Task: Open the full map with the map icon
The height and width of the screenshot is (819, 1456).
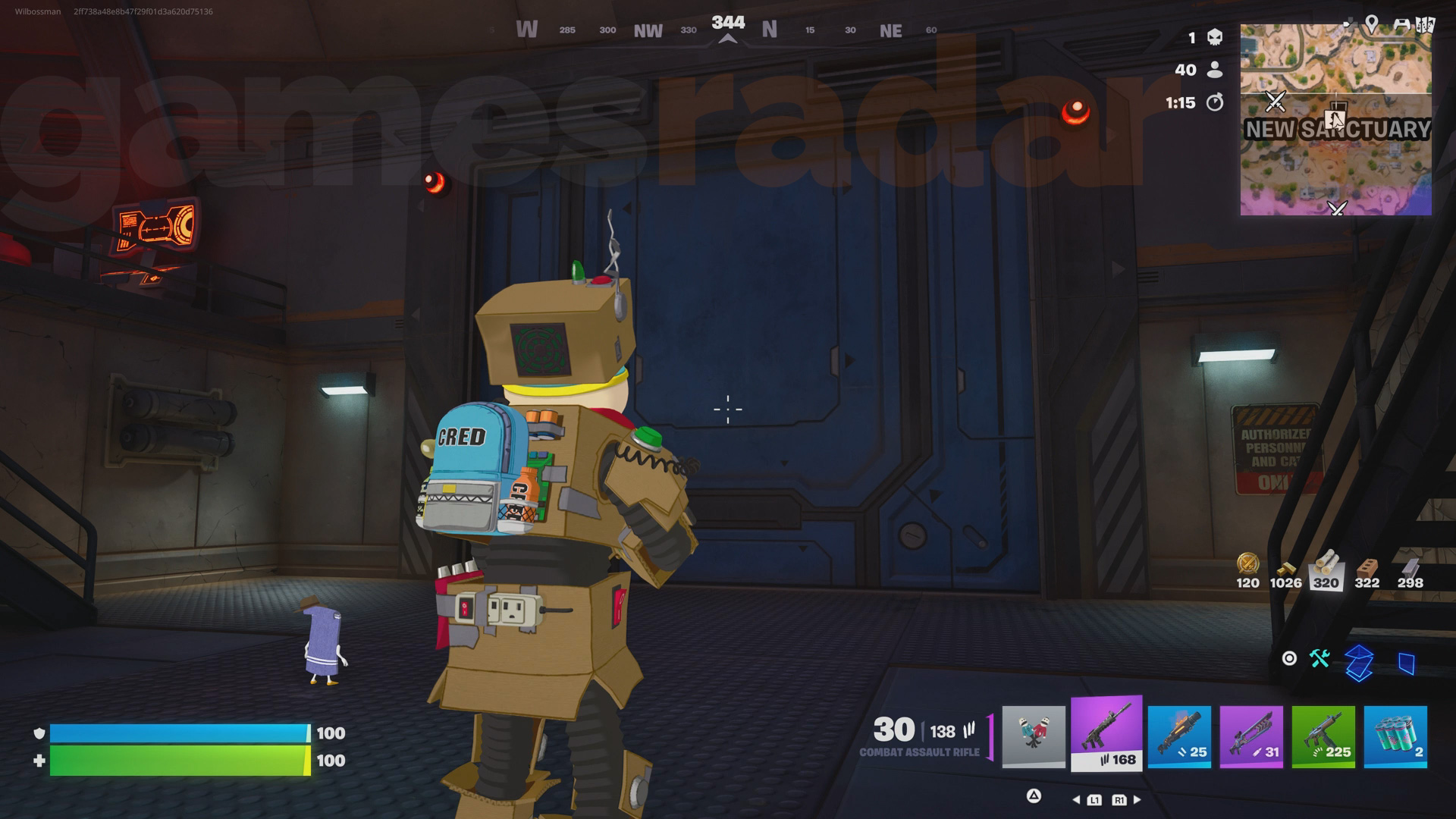Action: 1424,24
